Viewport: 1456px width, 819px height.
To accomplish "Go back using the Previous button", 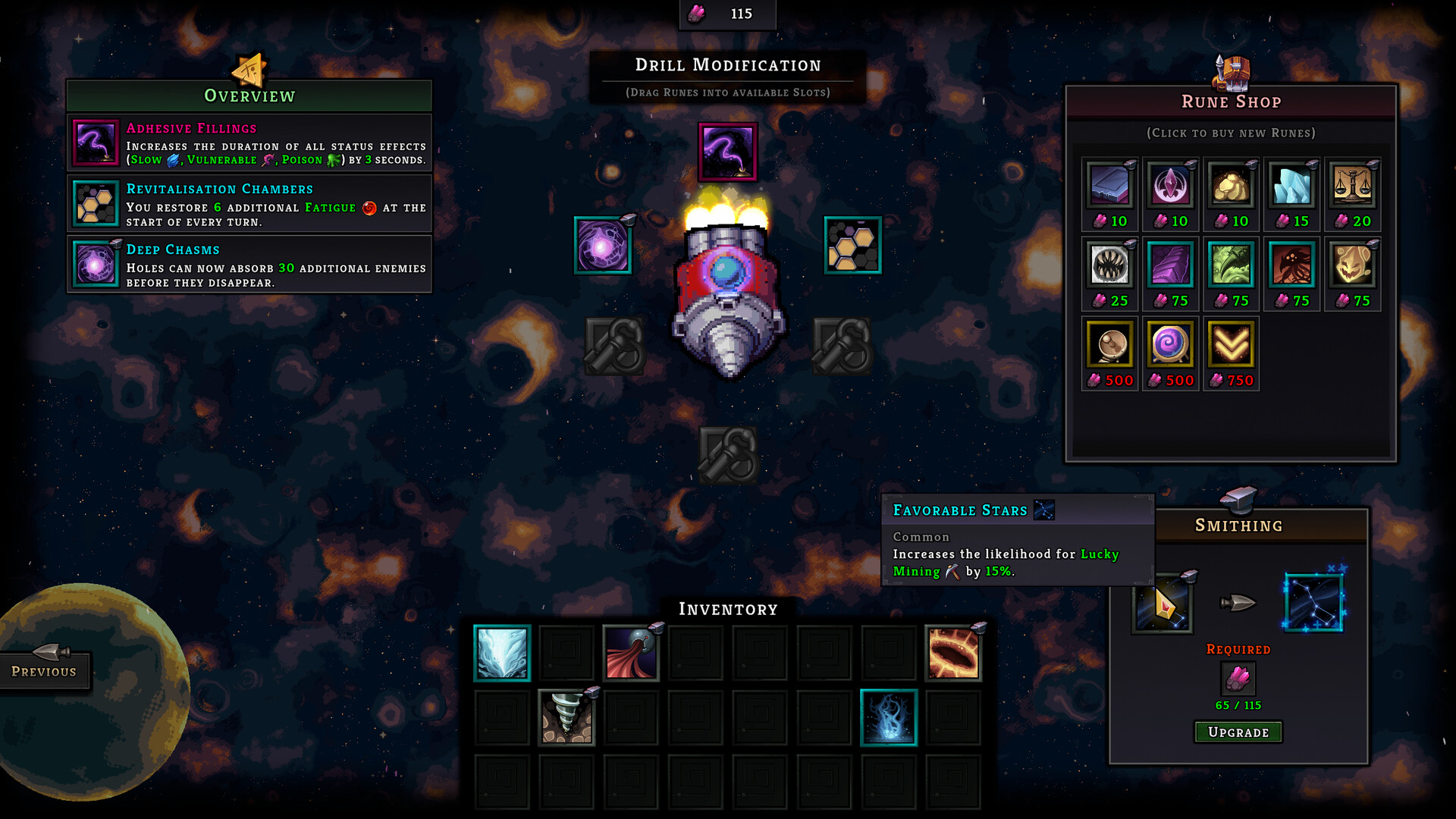I will pyautogui.click(x=43, y=670).
